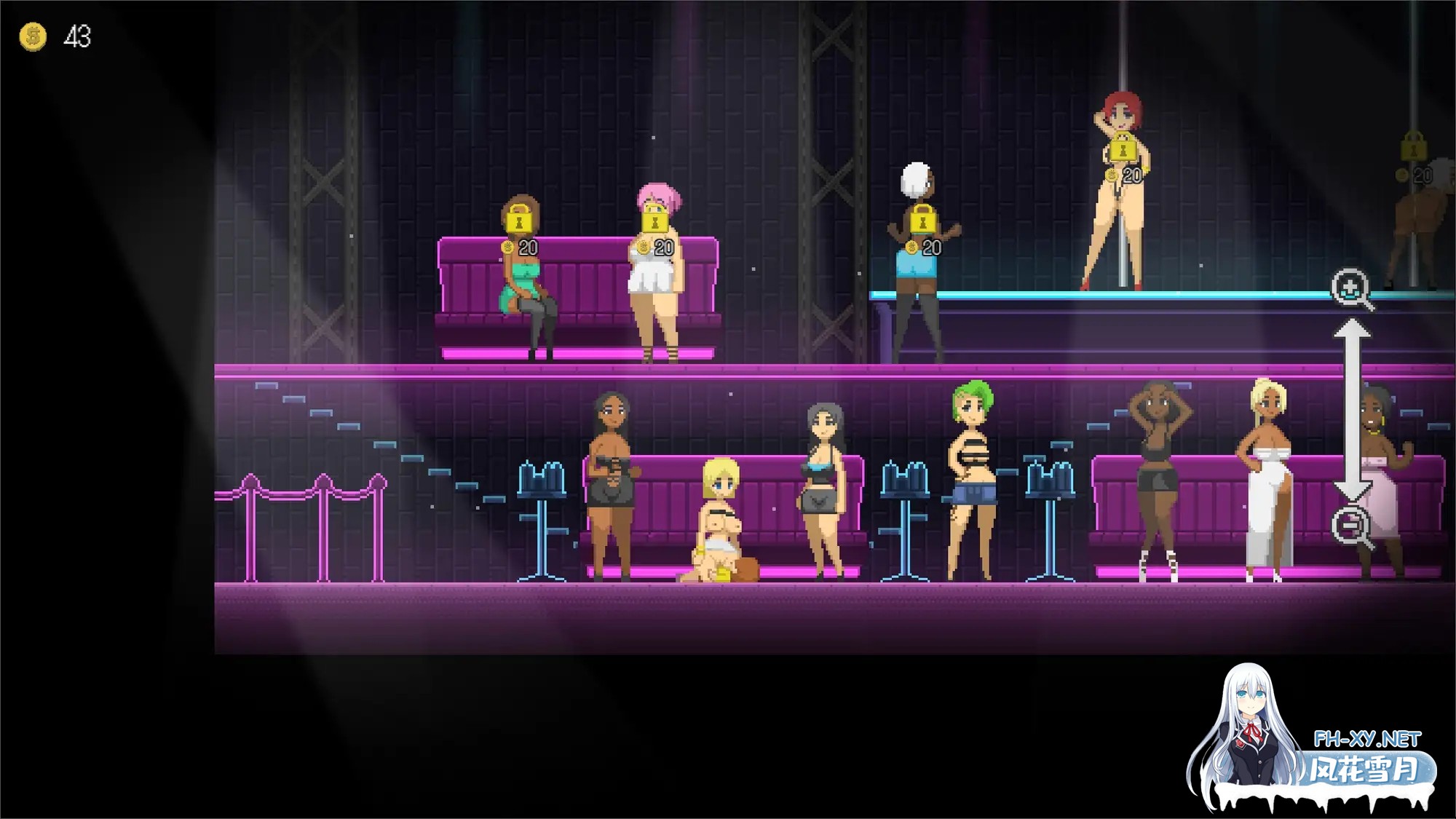Unlock the padlock on the white-haired character
The width and height of the screenshot is (1456, 819).
(x=922, y=218)
